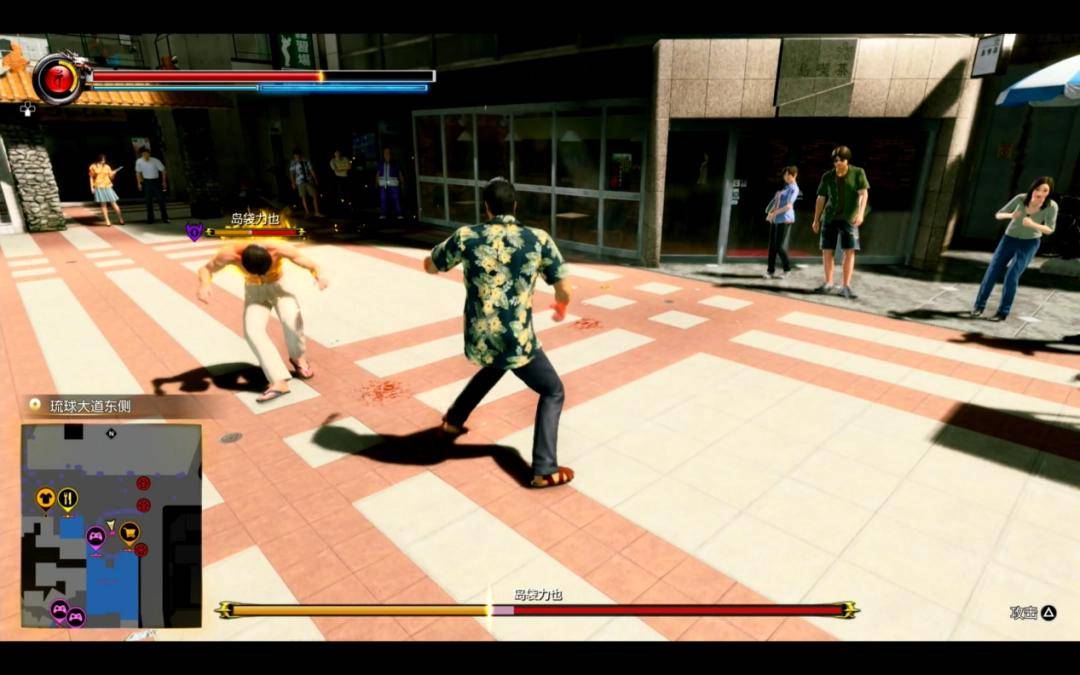
Task: Open the minimap north compass indicator
Action: pos(112,433)
